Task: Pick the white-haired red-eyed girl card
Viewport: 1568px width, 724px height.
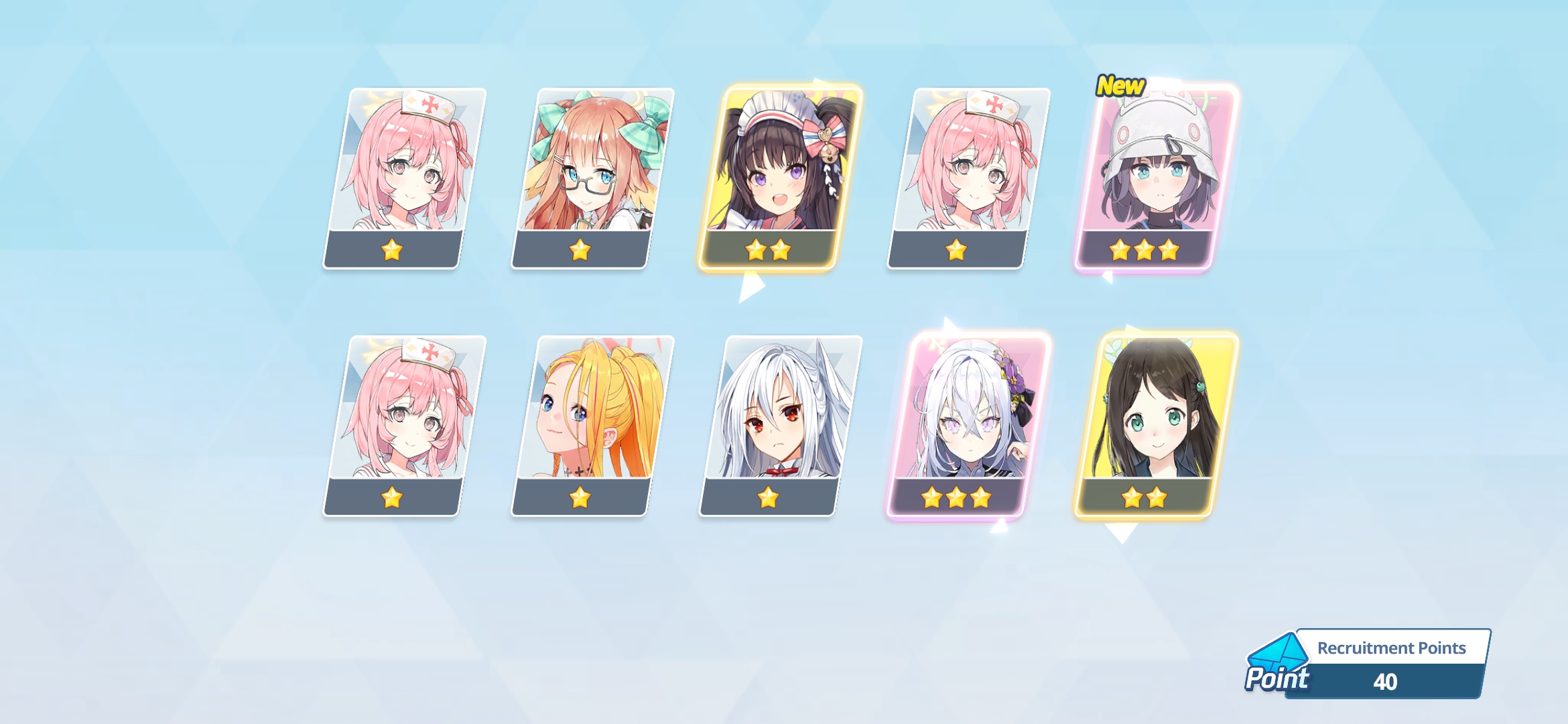Action: coord(781,426)
